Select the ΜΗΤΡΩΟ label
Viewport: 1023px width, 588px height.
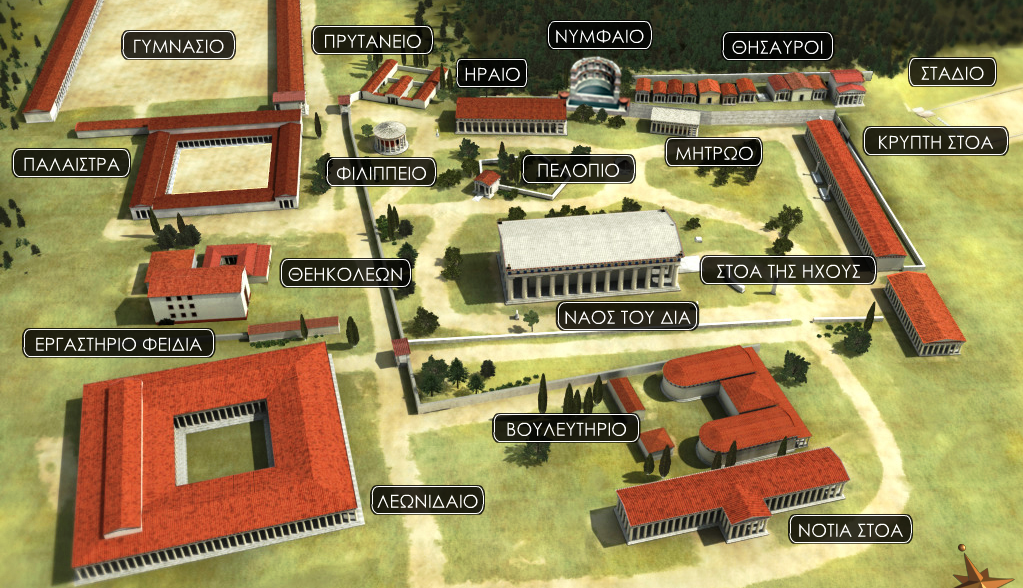714,153
